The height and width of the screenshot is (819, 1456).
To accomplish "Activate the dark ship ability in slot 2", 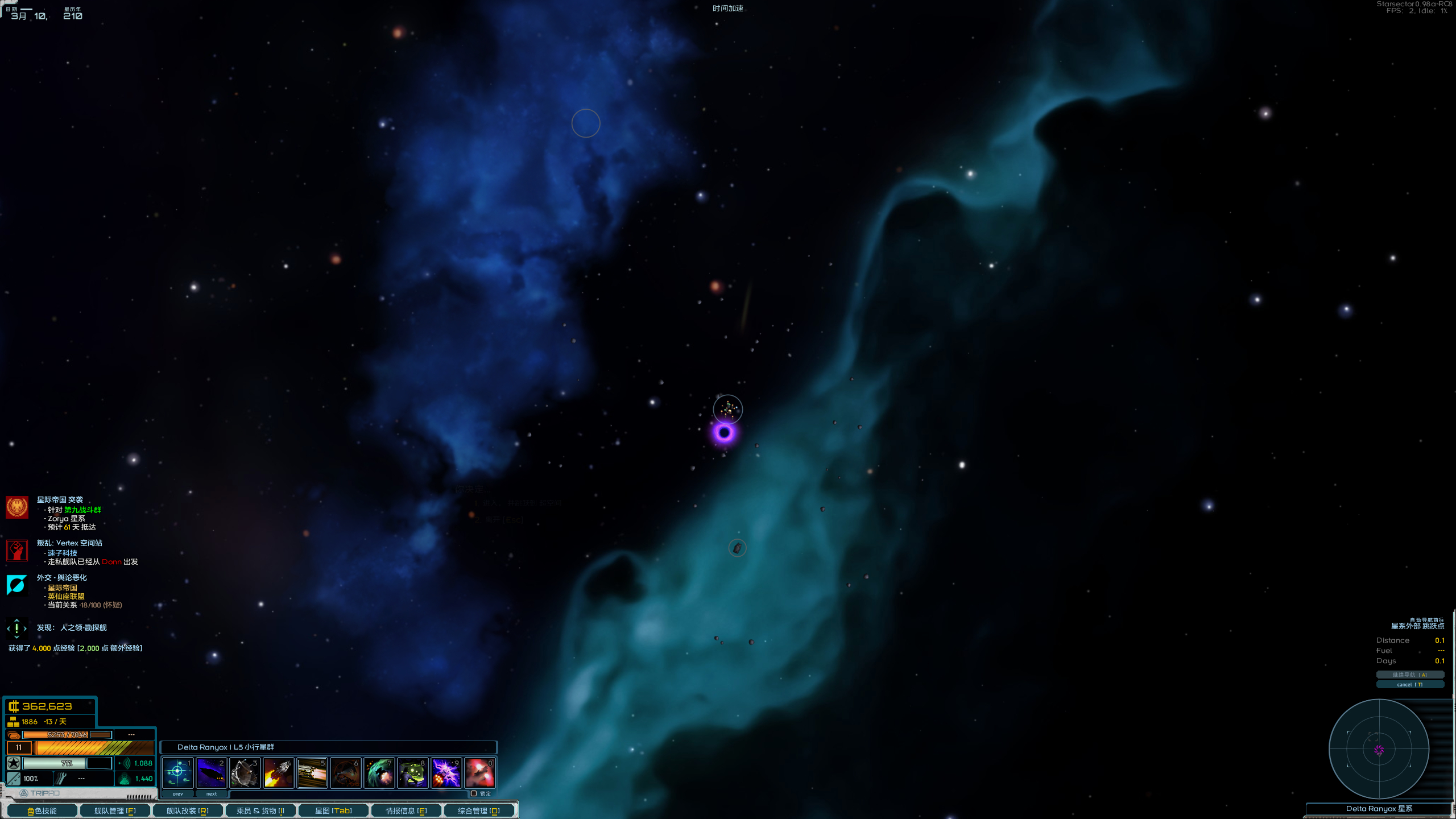I will pos(211,772).
